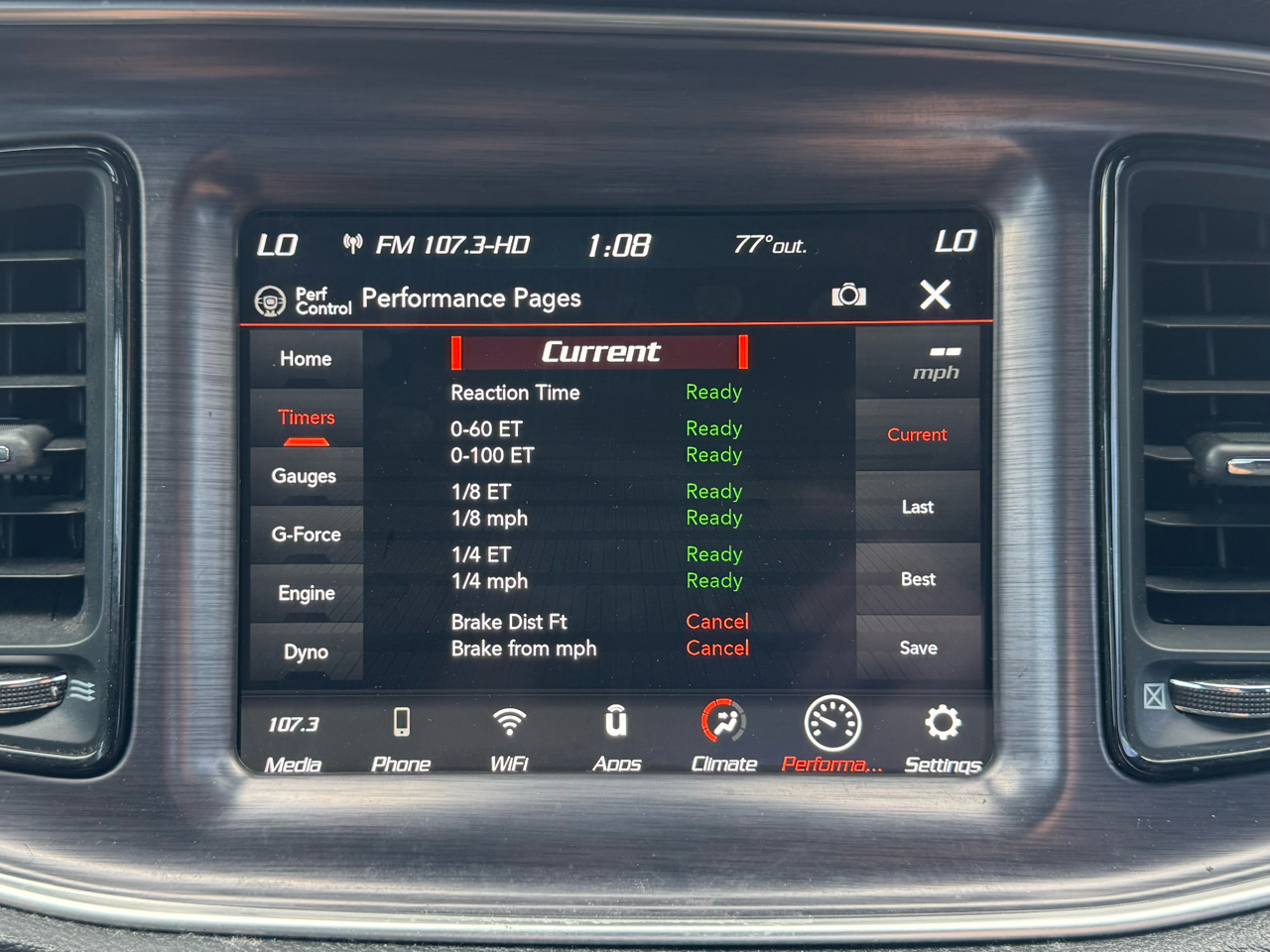Cancel the Brake from mph timer
Screen dimensions: 1270x952
click(716, 649)
